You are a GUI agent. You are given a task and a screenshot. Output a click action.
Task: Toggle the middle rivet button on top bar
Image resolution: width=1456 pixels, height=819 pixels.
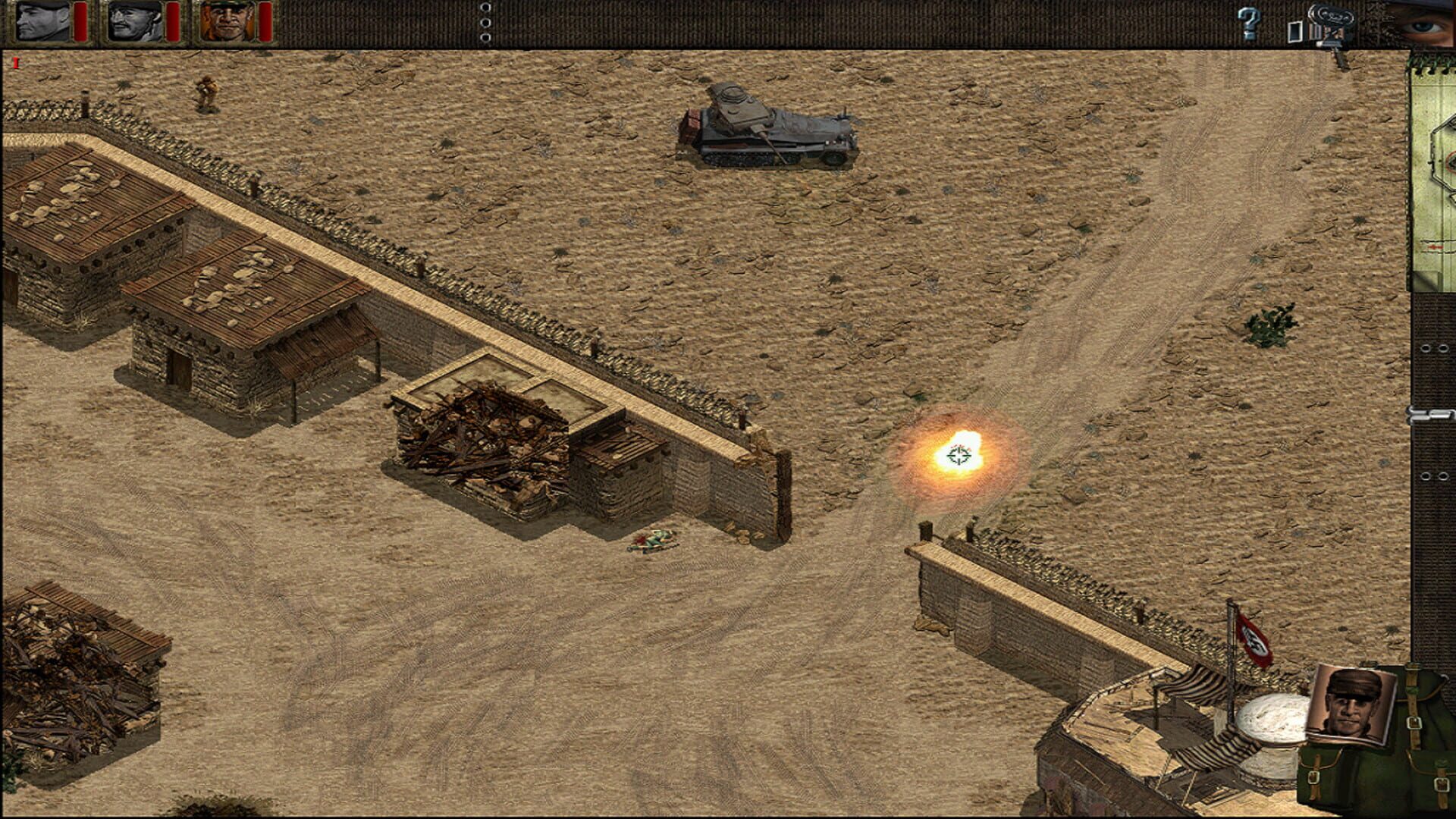pos(484,22)
